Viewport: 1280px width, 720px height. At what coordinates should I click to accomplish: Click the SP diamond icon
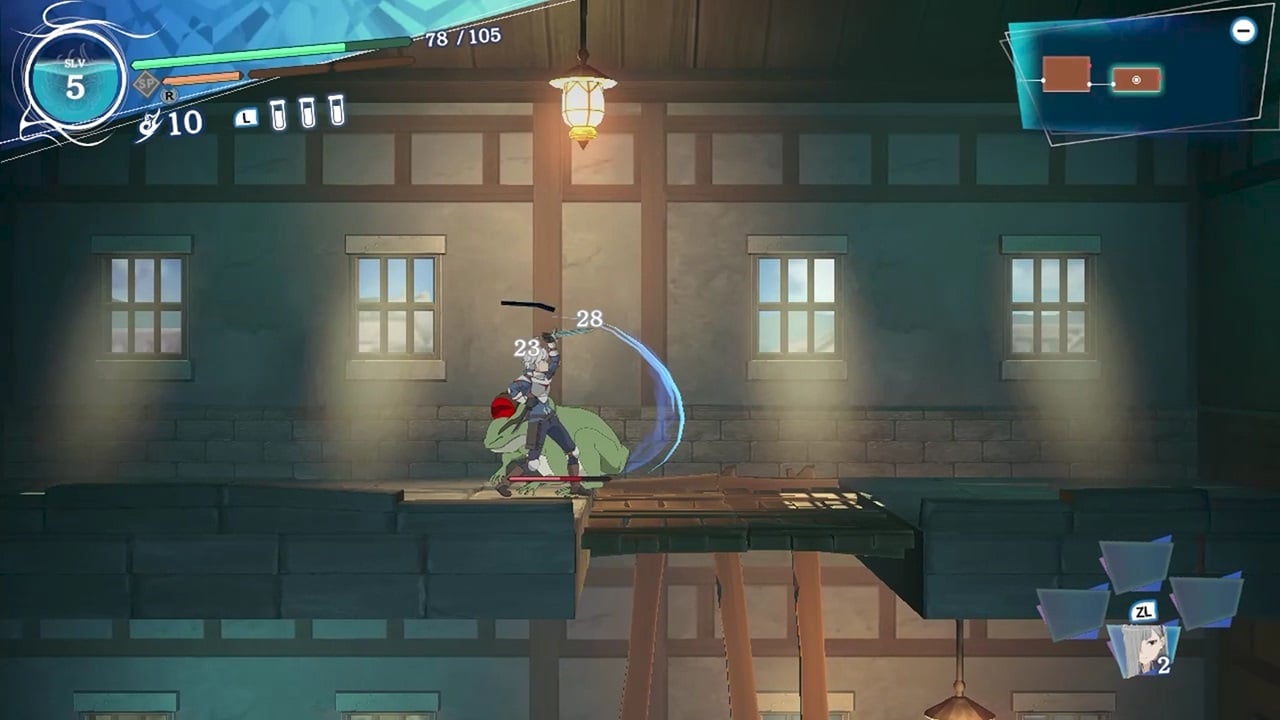tap(146, 83)
